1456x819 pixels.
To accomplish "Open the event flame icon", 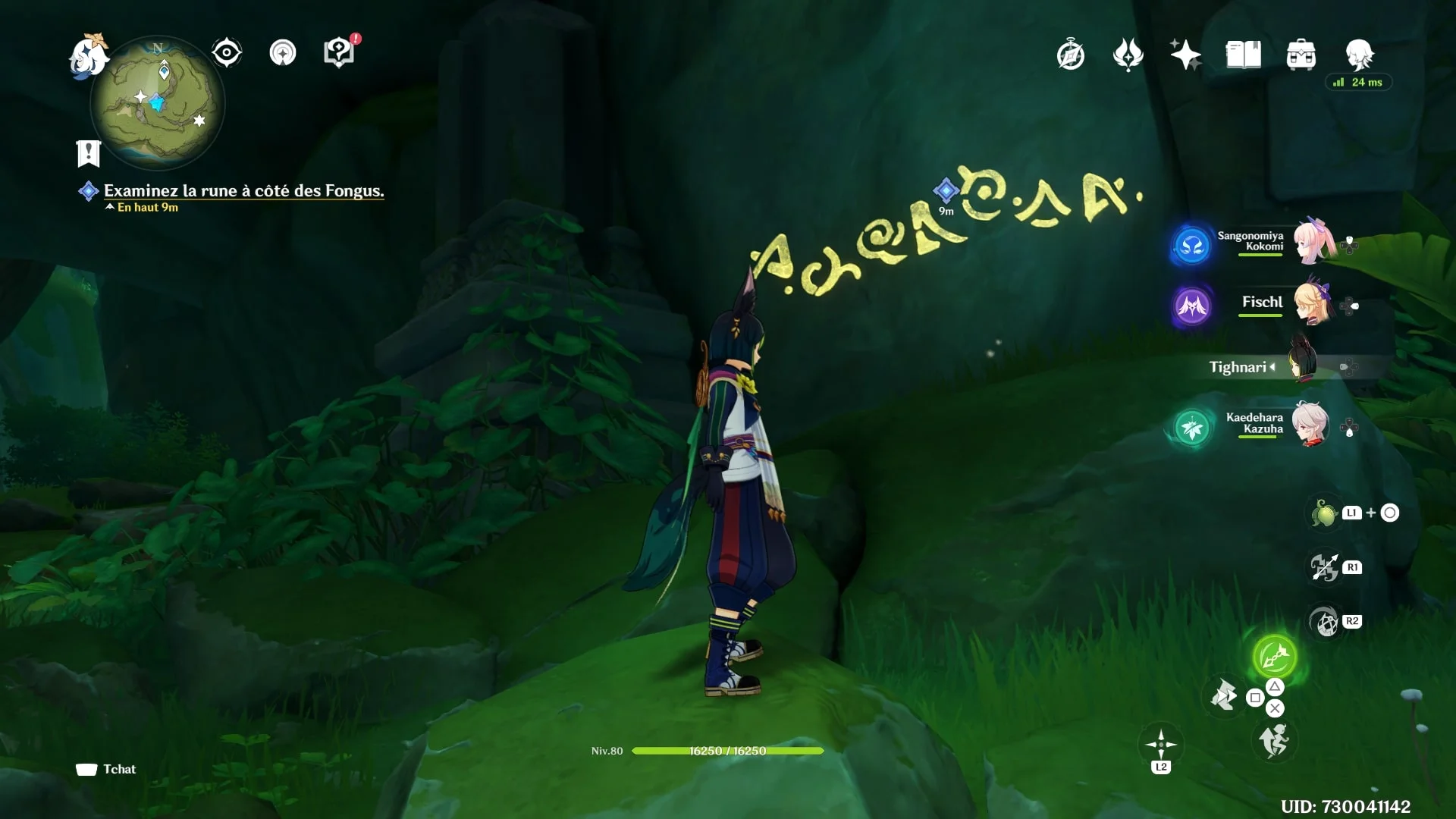I will pos(1128,55).
